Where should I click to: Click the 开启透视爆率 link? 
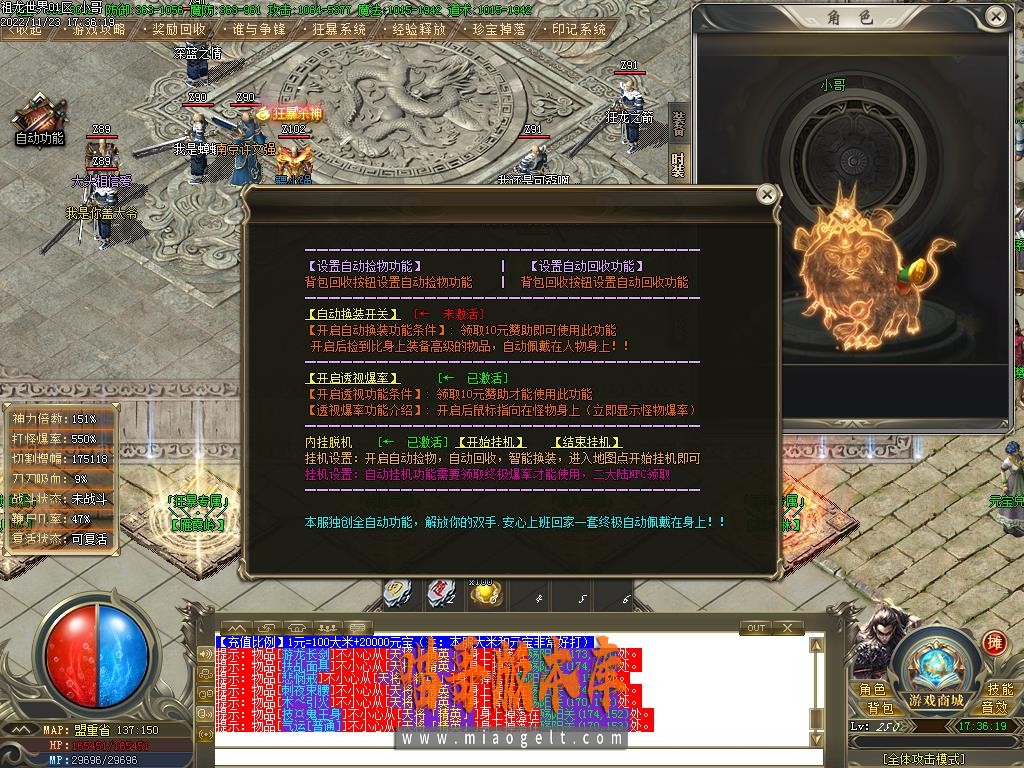point(352,378)
